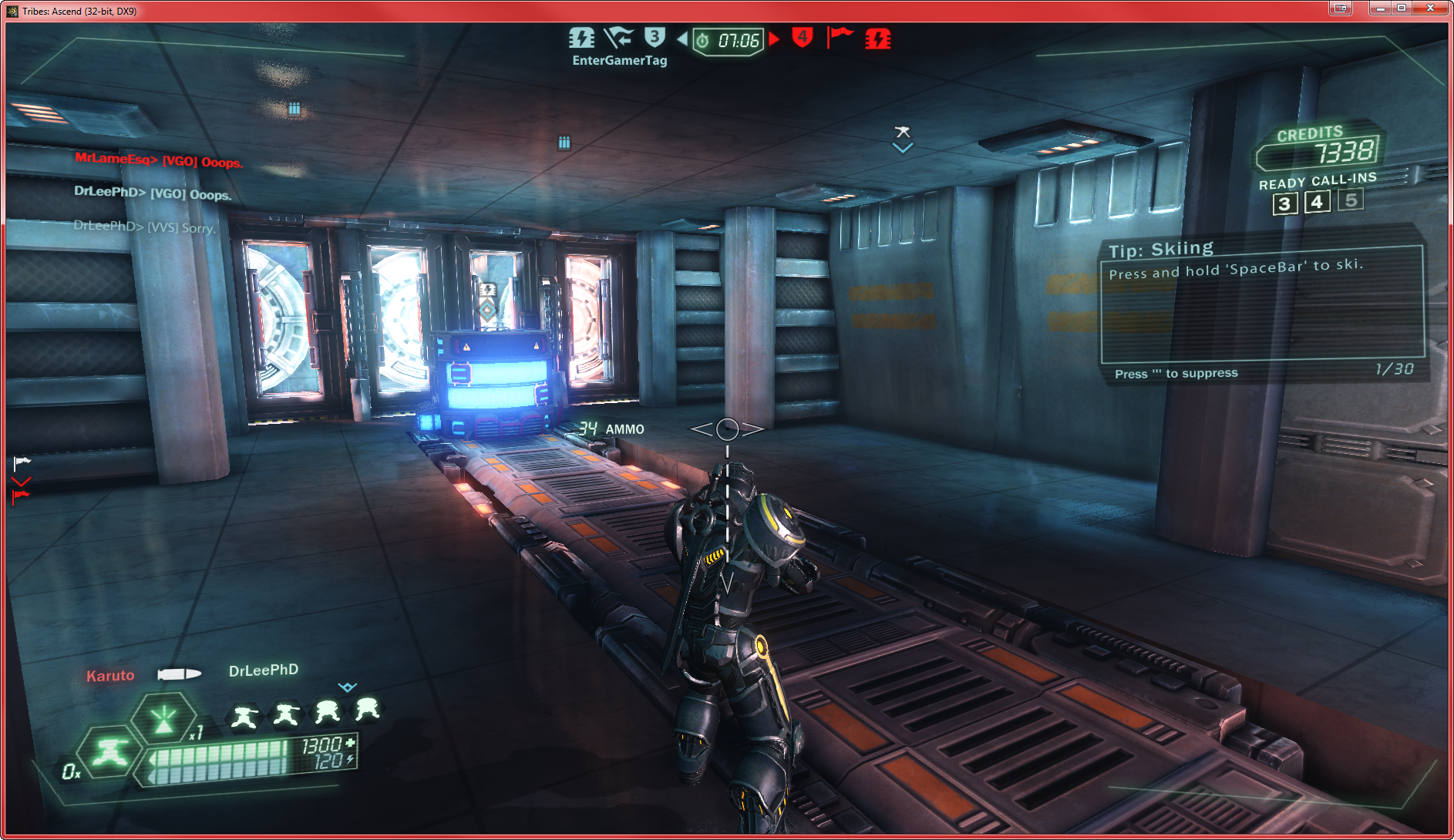Select the blue flag returning icon
The image size is (1454, 840).
(x=618, y=38)
